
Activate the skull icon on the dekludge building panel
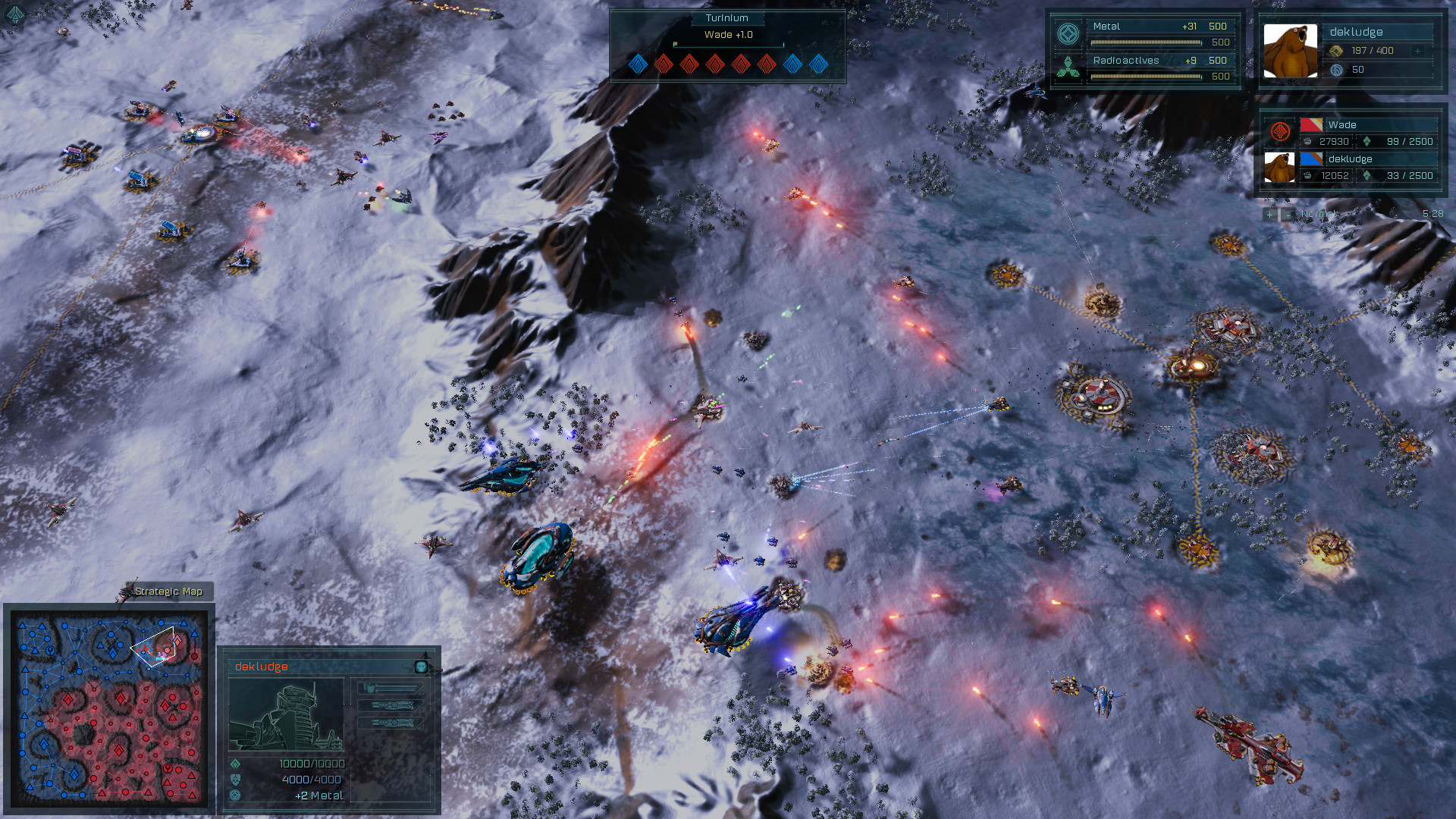pos(422,667)
